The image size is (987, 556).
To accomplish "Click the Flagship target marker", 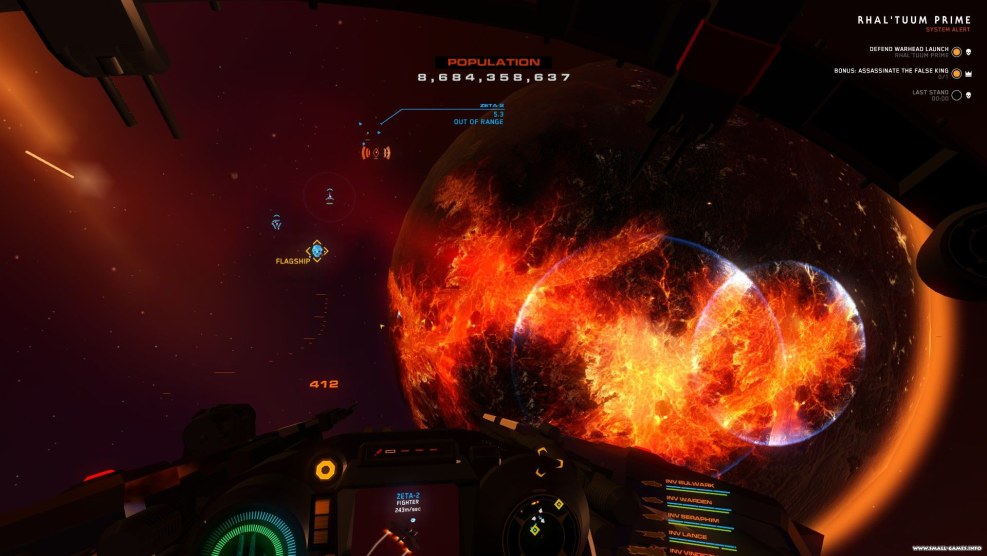I will pyautogui.click(x=316, y=250).
